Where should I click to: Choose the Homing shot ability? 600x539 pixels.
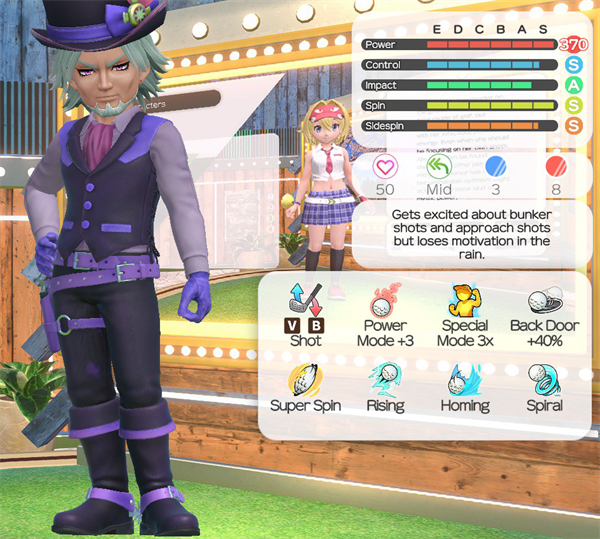(x=464, y=379)
